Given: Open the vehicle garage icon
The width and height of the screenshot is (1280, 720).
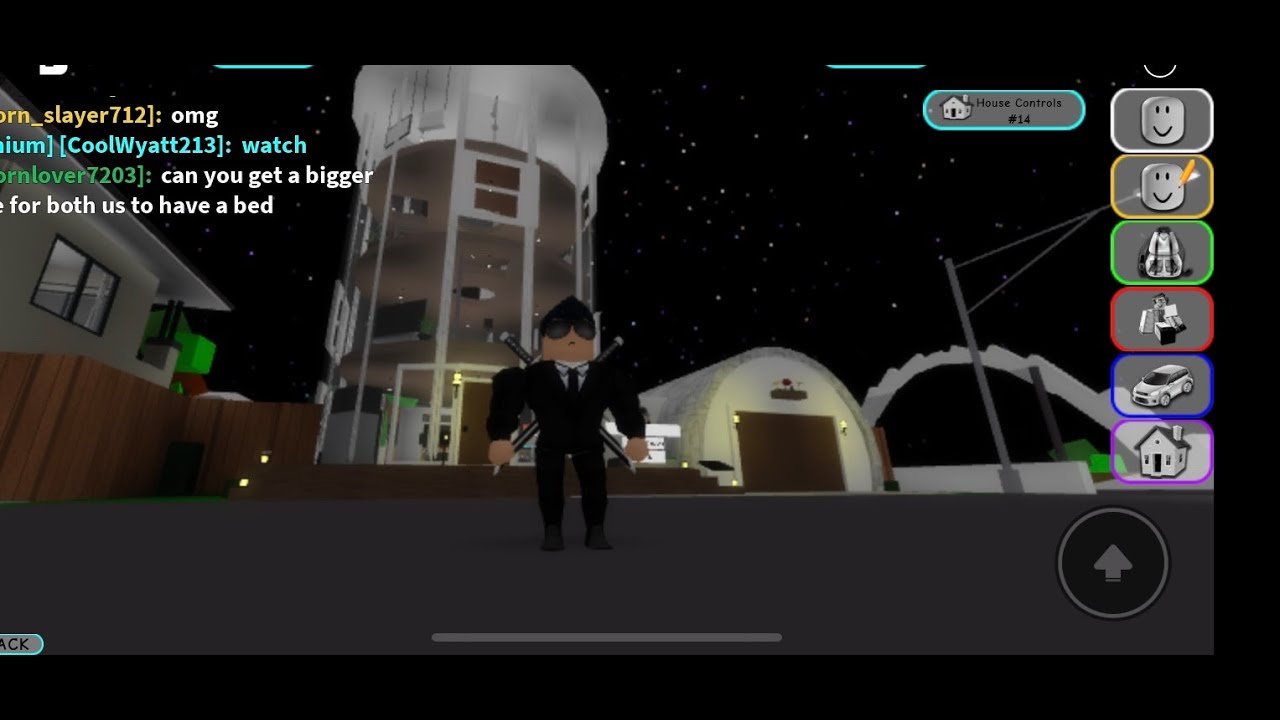Looking at the screenshot, I should click(x=1161, y=385).
